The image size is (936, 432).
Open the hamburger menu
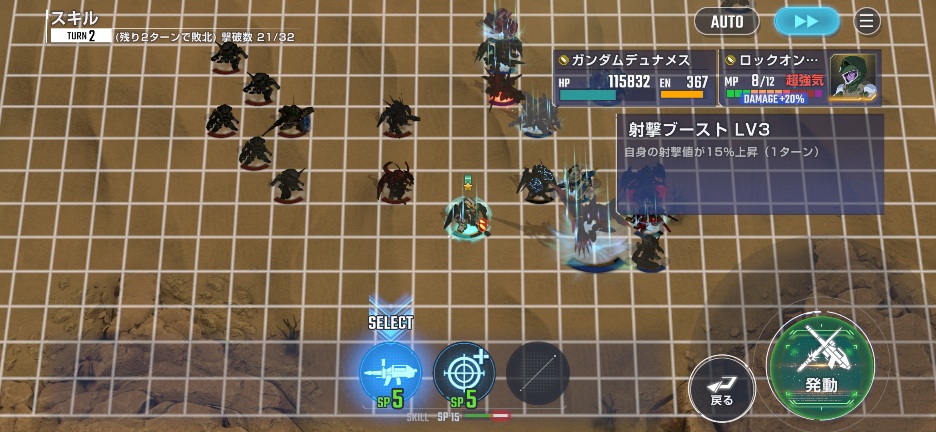[867, 21]
